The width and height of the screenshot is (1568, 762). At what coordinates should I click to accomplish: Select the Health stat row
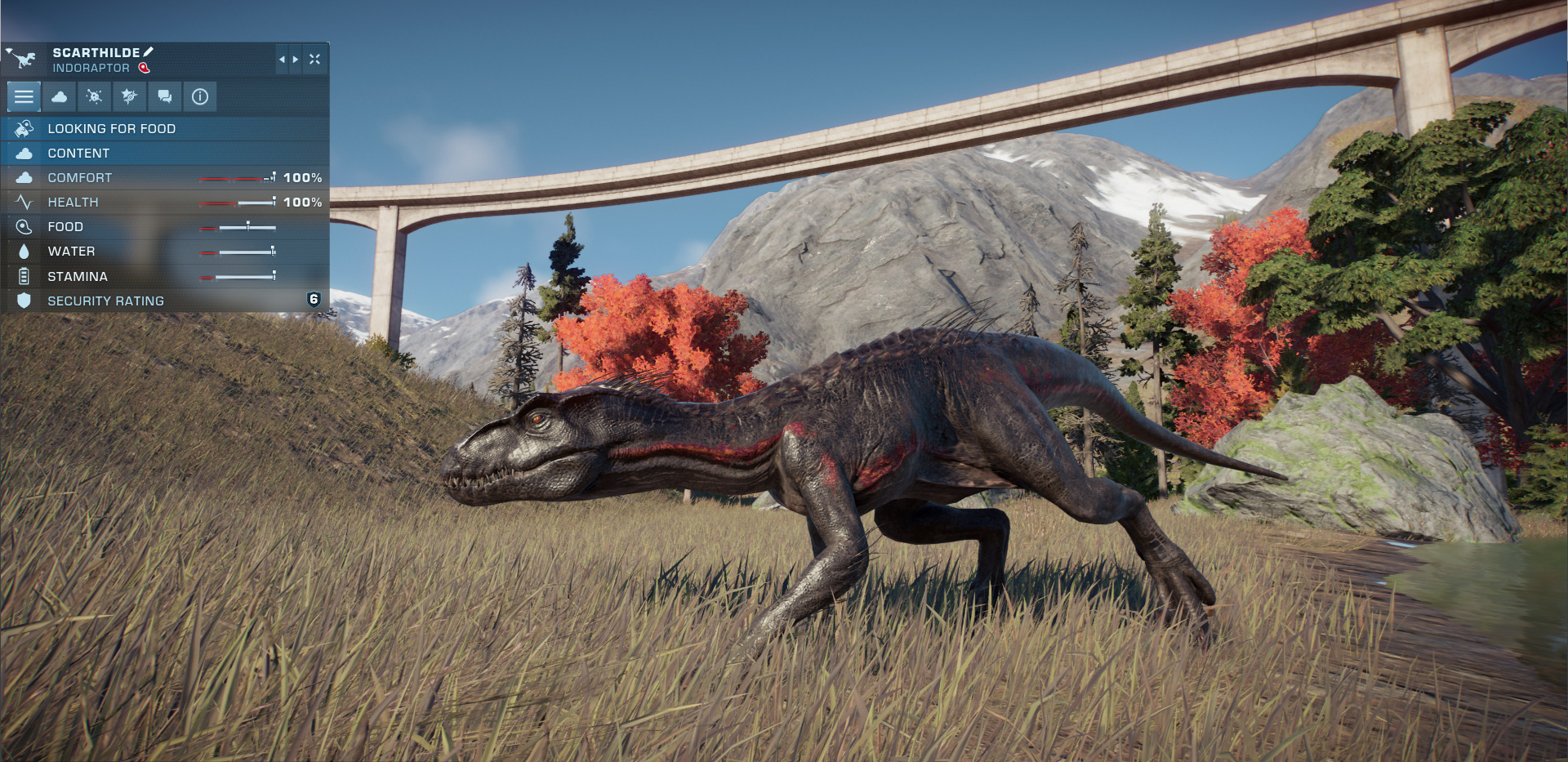[x=163, y=202]
